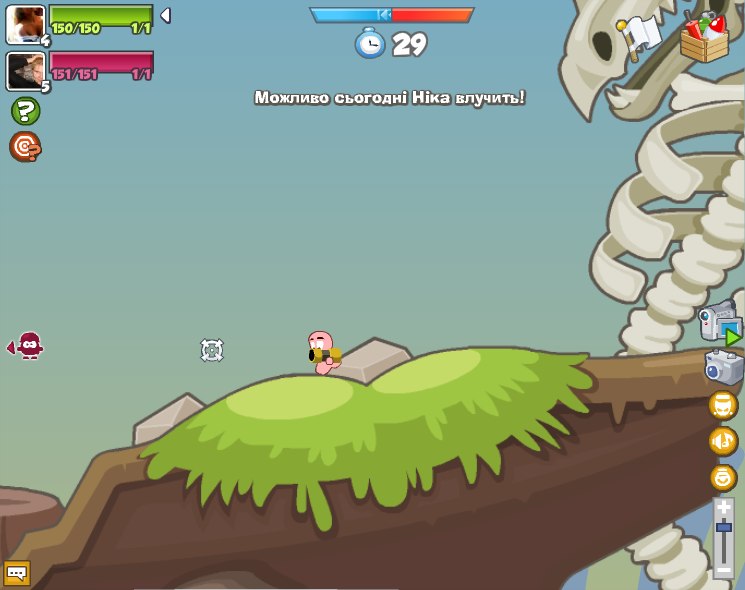The image size is (745, 590).
Task: Adjust the blue zoom slider handle
Action: tap(724, 526)
